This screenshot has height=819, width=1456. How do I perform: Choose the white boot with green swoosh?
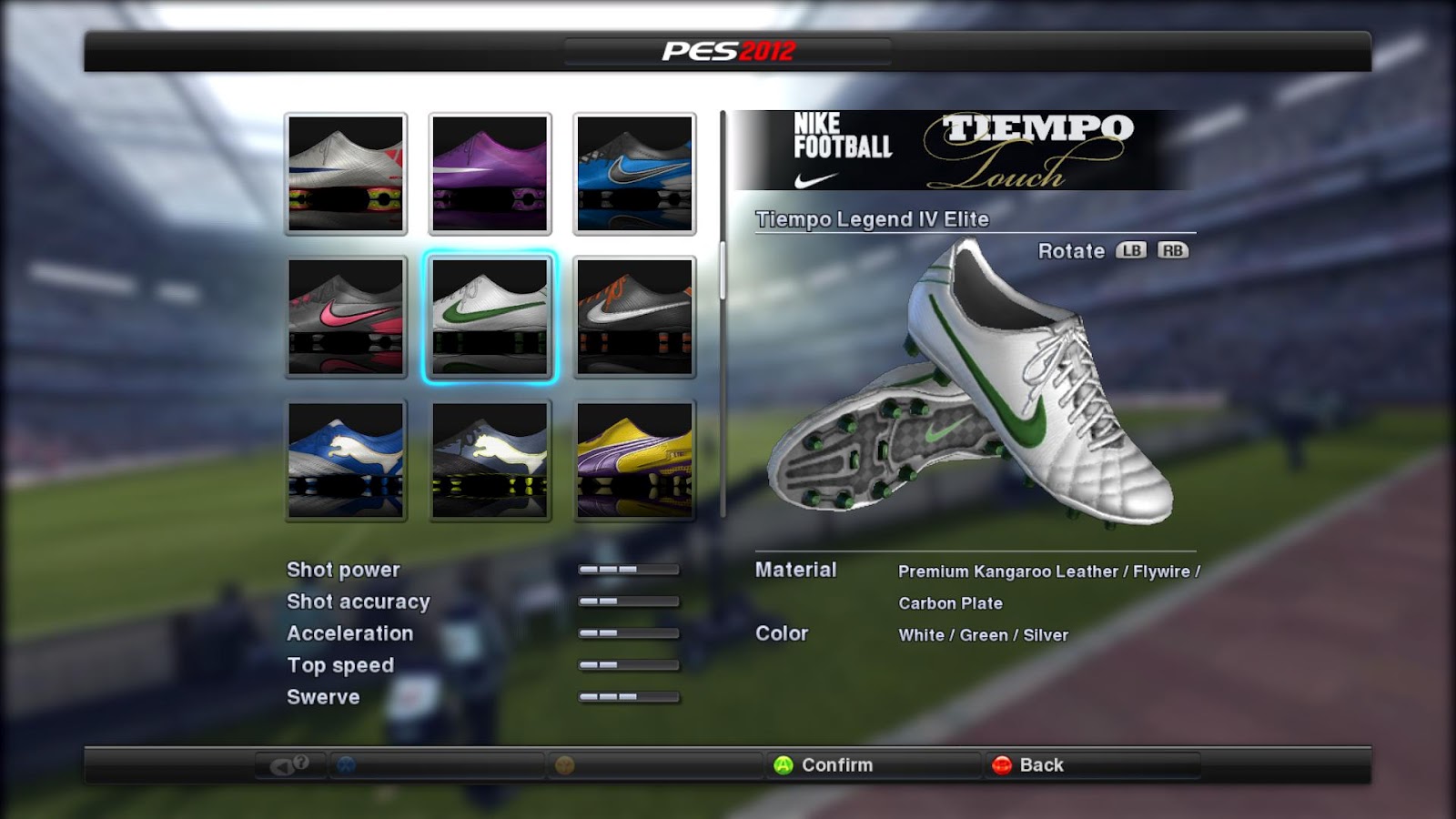pos(490,316)
